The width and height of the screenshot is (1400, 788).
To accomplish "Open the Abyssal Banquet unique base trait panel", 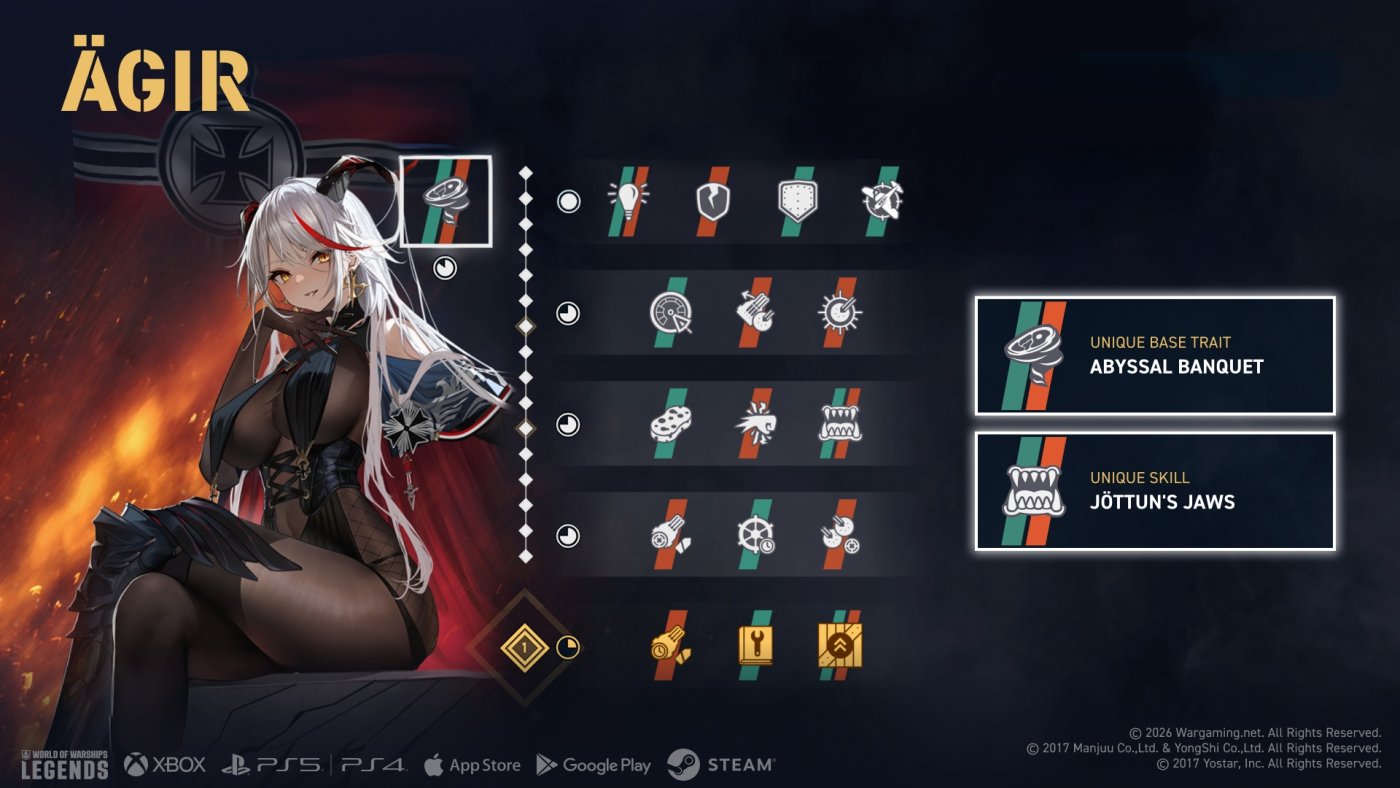I will click(1155, 355).
